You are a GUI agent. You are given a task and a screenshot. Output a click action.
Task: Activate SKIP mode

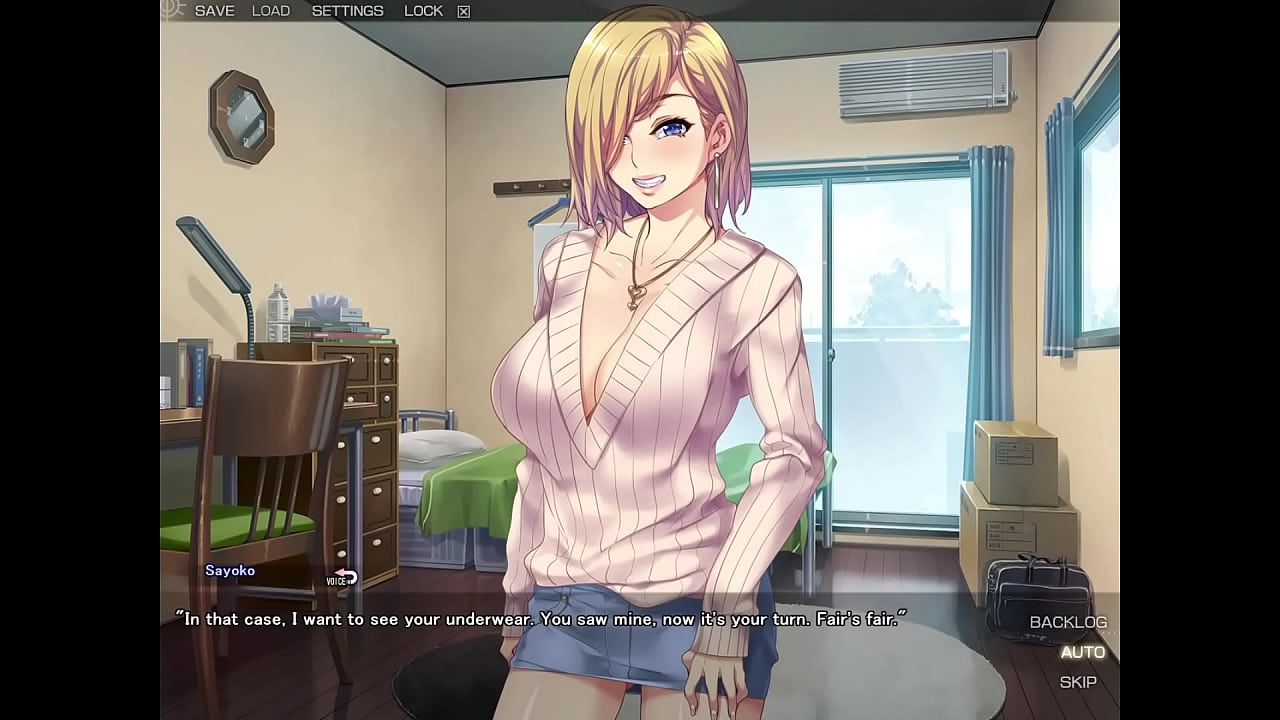[1080, 682]
